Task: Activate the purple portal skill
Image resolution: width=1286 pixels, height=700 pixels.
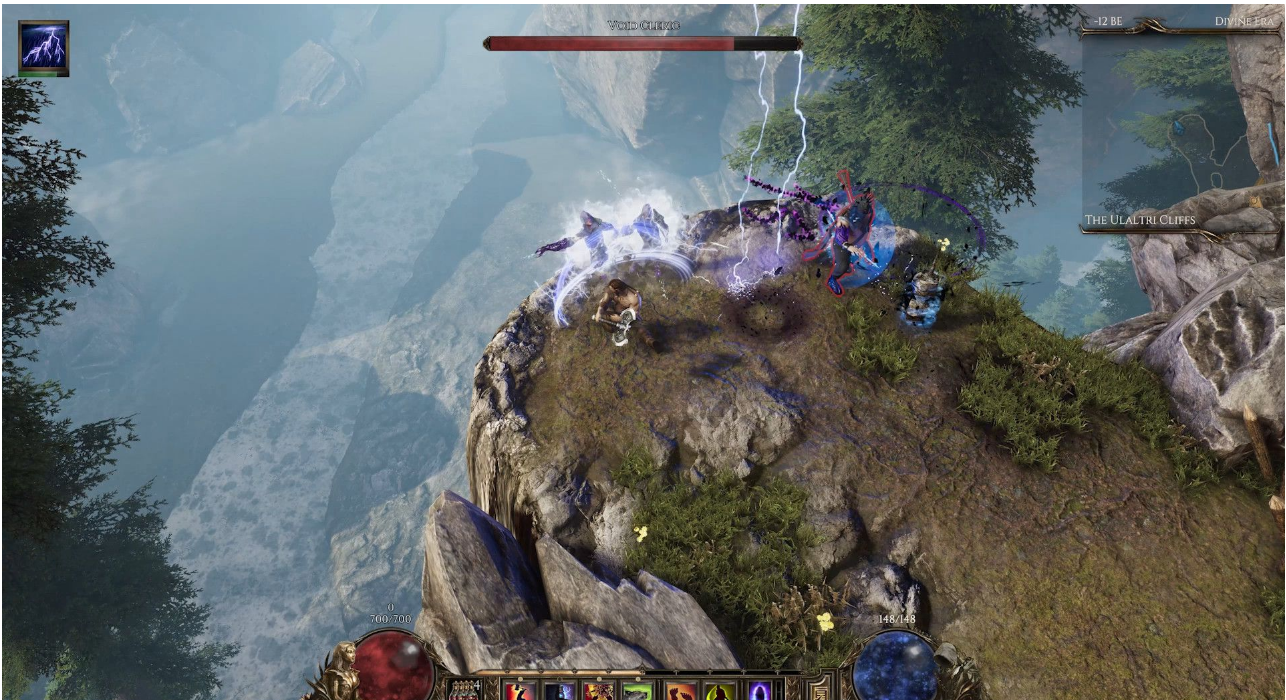Action: pyautogui.click(x=759, y=691)
